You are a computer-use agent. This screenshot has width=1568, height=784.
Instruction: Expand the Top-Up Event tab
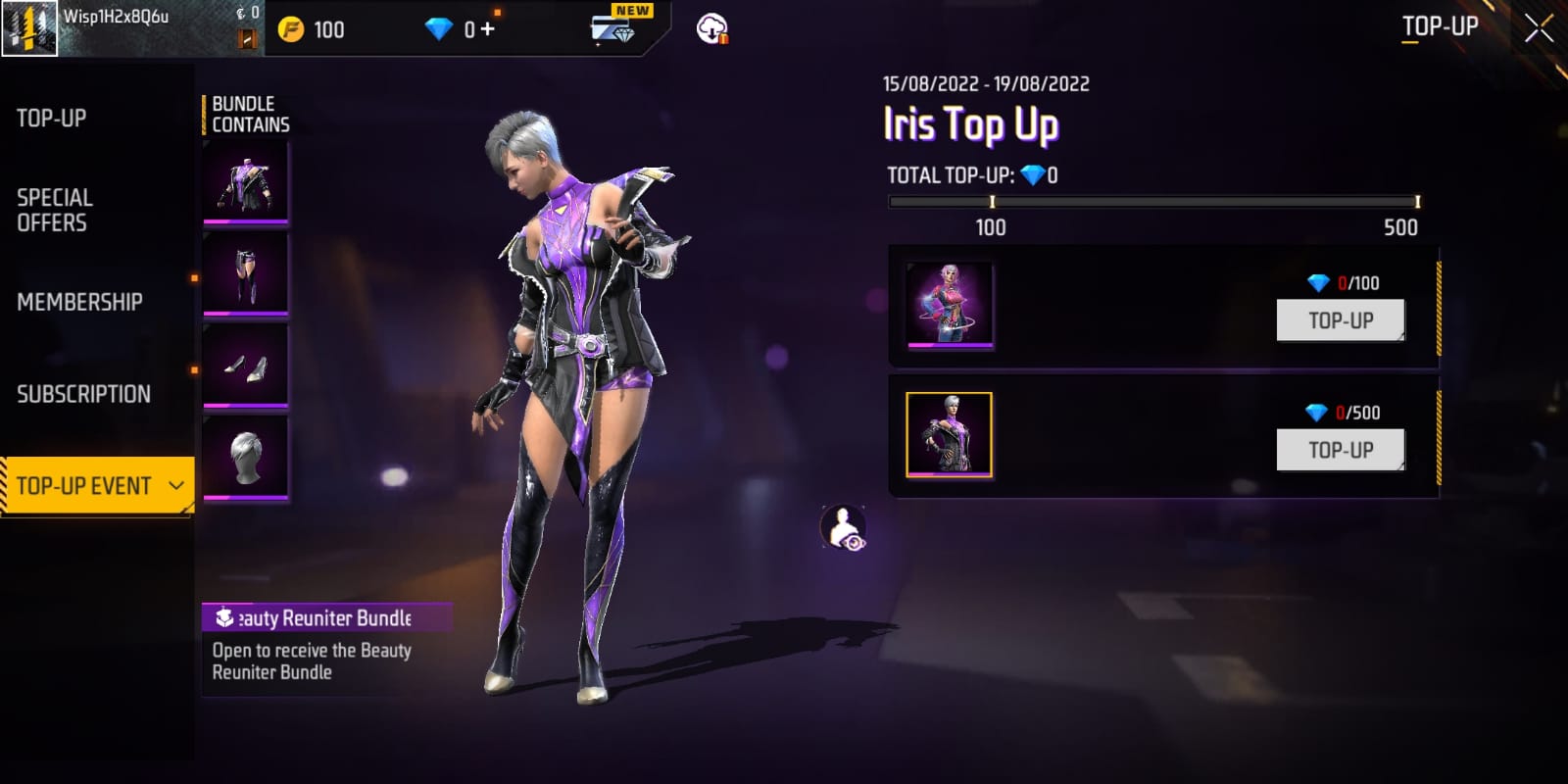[x=97, y=486]
